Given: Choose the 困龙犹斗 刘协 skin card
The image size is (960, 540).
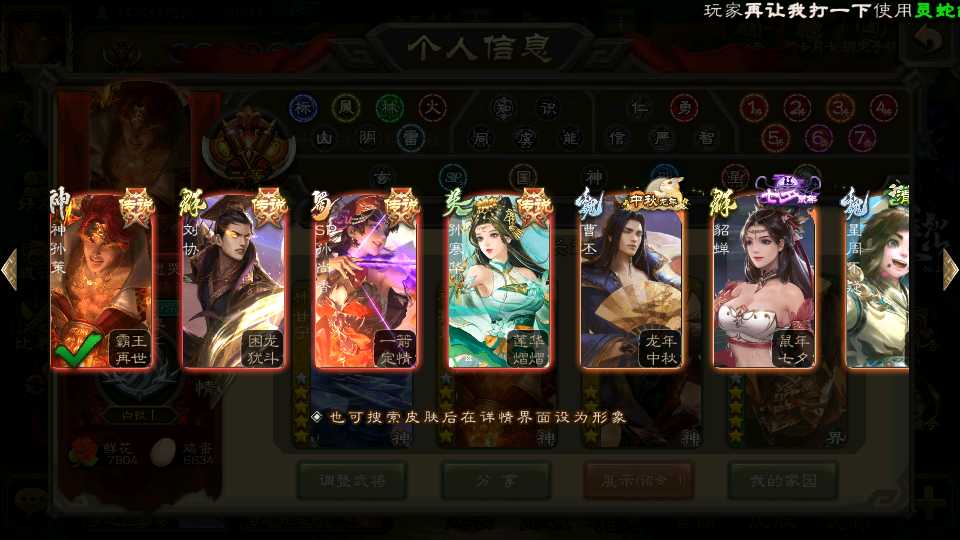Looking at the screenshot, I should tap(234, 282).
